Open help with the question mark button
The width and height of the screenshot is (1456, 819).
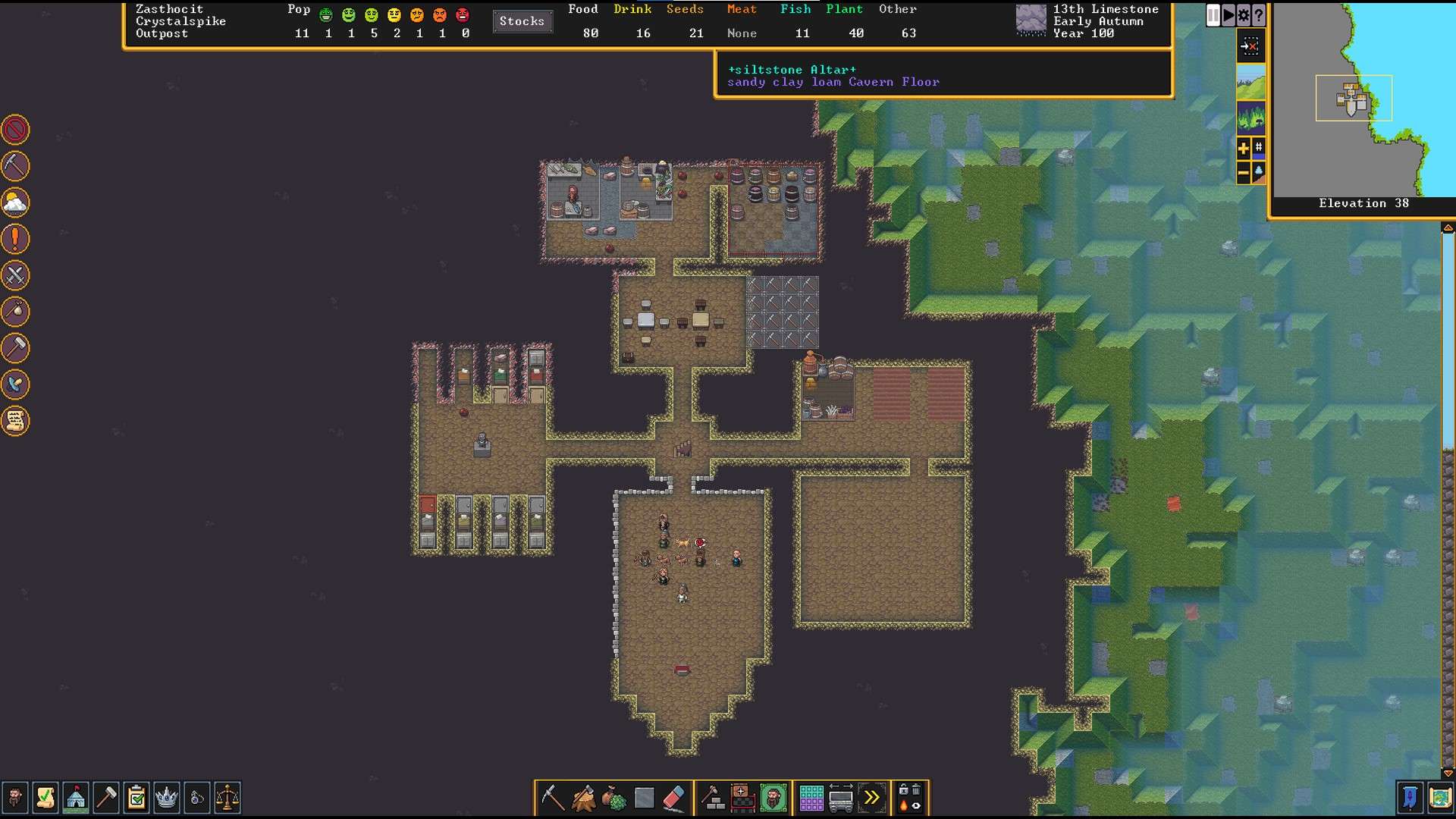pos(1259,14)
